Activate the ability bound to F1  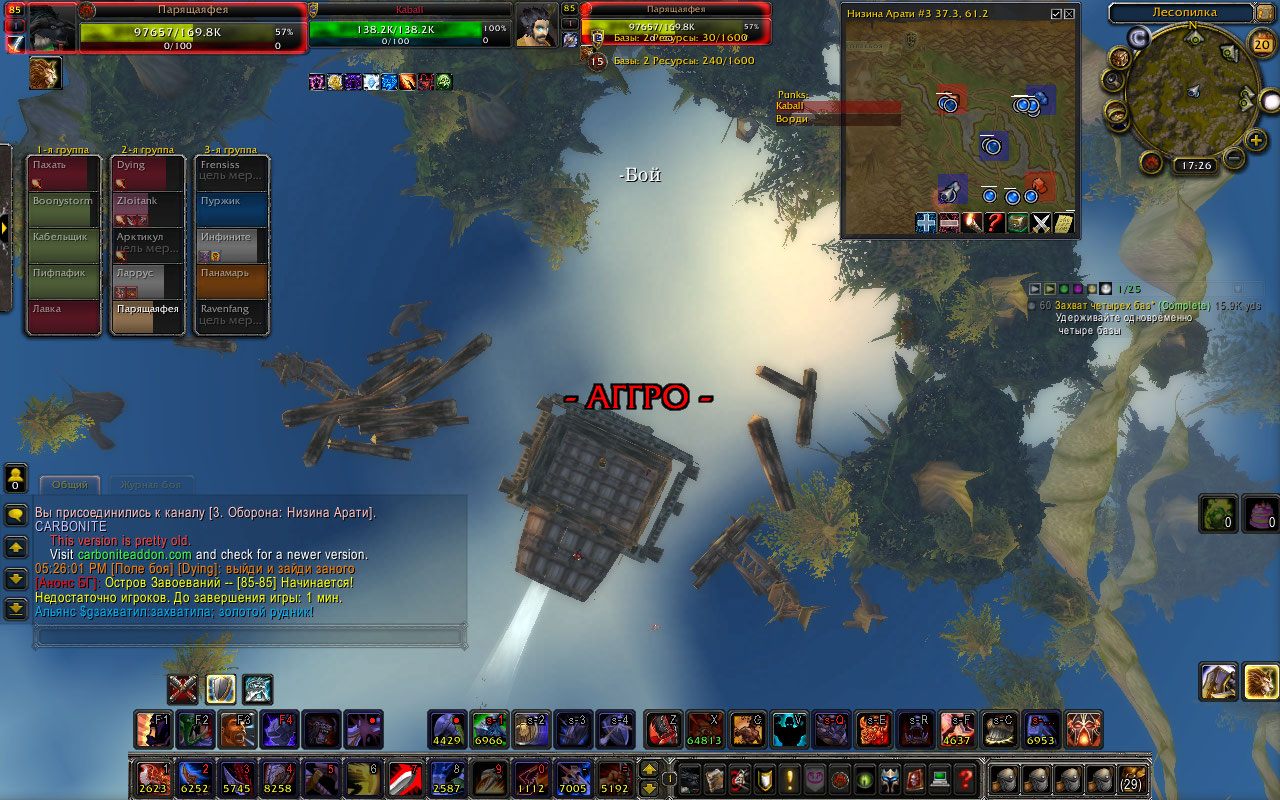pyautogui.click(x=153, y=730)
